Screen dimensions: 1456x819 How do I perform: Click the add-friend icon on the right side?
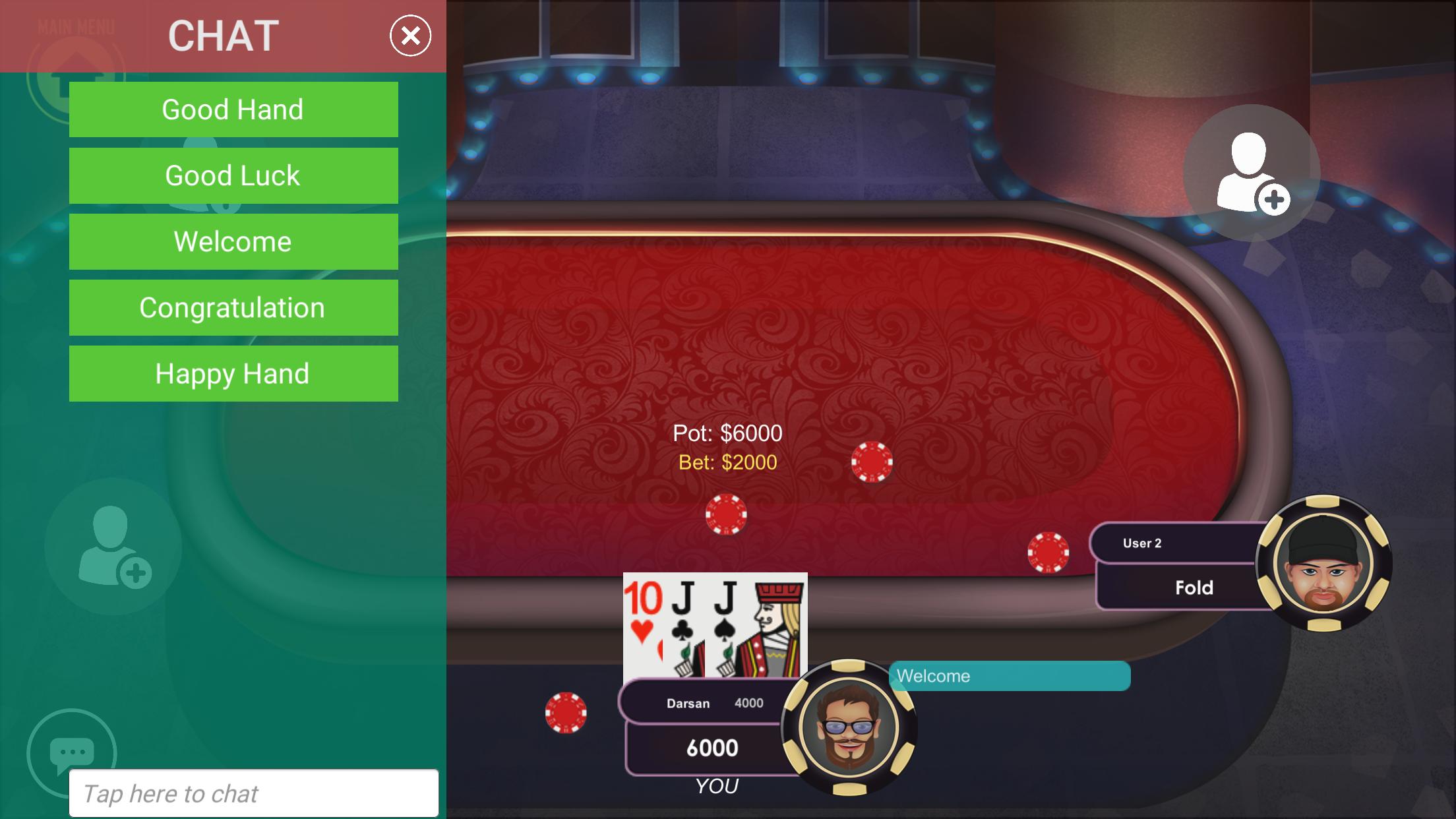tap(1250, 171)
